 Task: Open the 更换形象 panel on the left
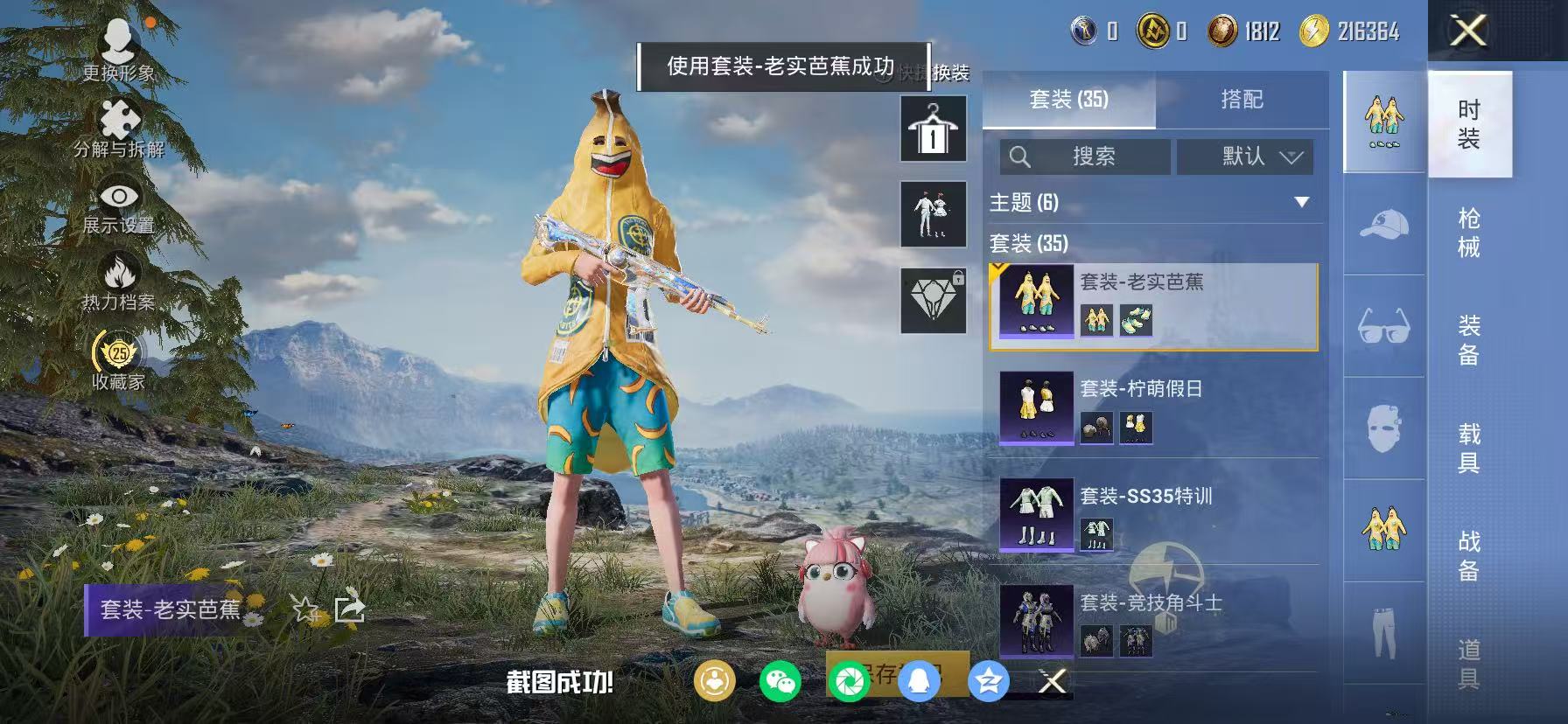(x=118, y=42)
